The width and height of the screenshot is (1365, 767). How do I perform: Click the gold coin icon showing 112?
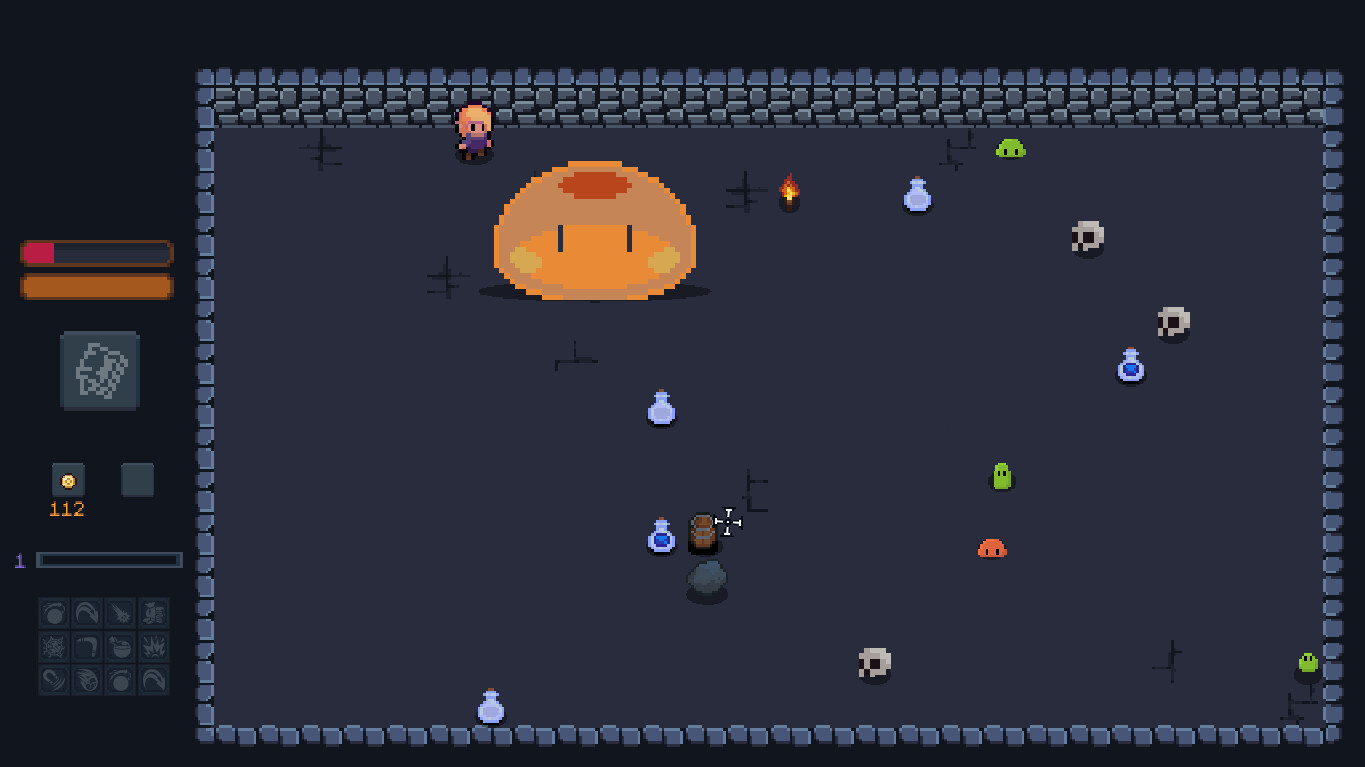click(66, 479)
